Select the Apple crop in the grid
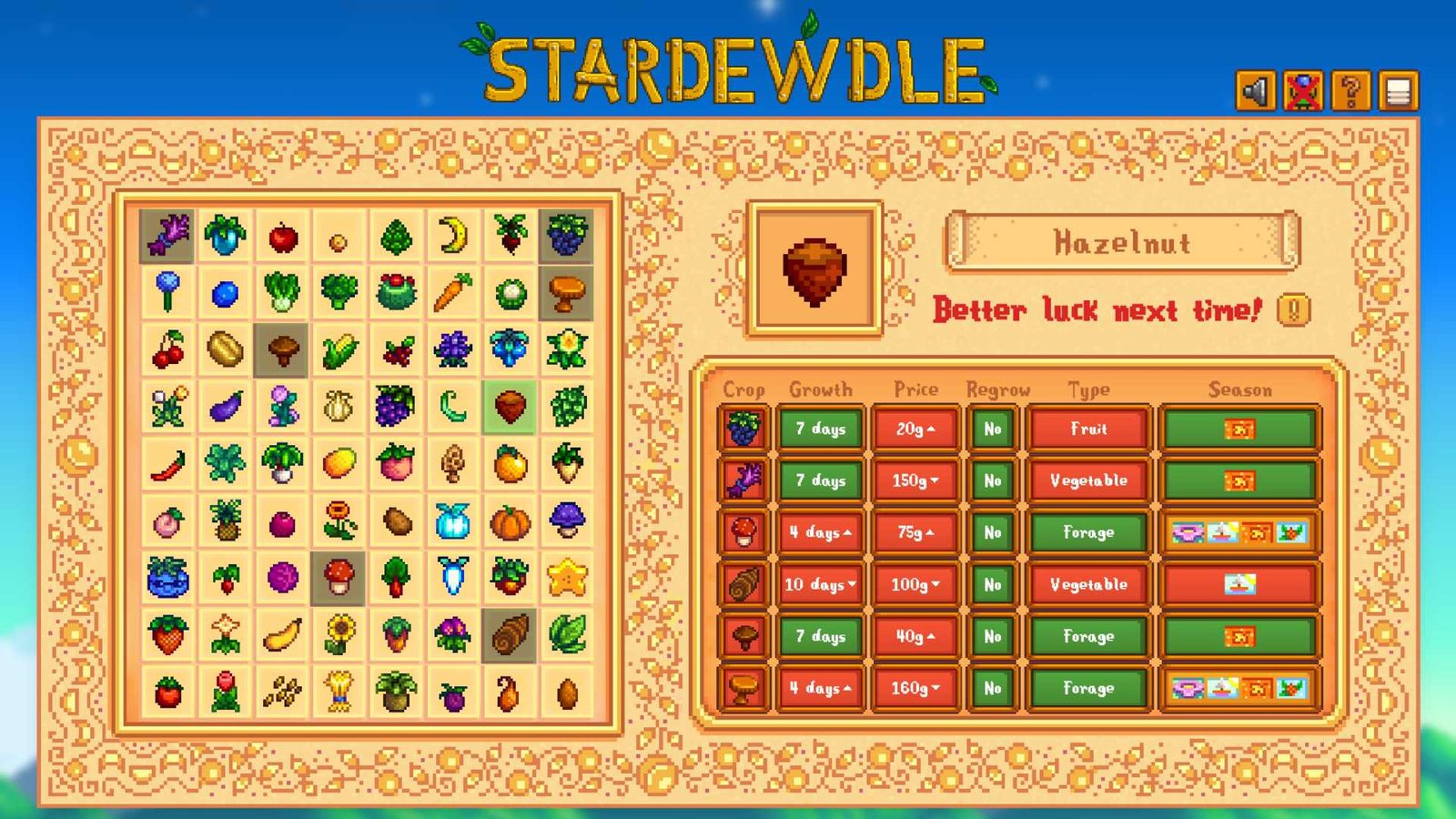 point(278,237)
